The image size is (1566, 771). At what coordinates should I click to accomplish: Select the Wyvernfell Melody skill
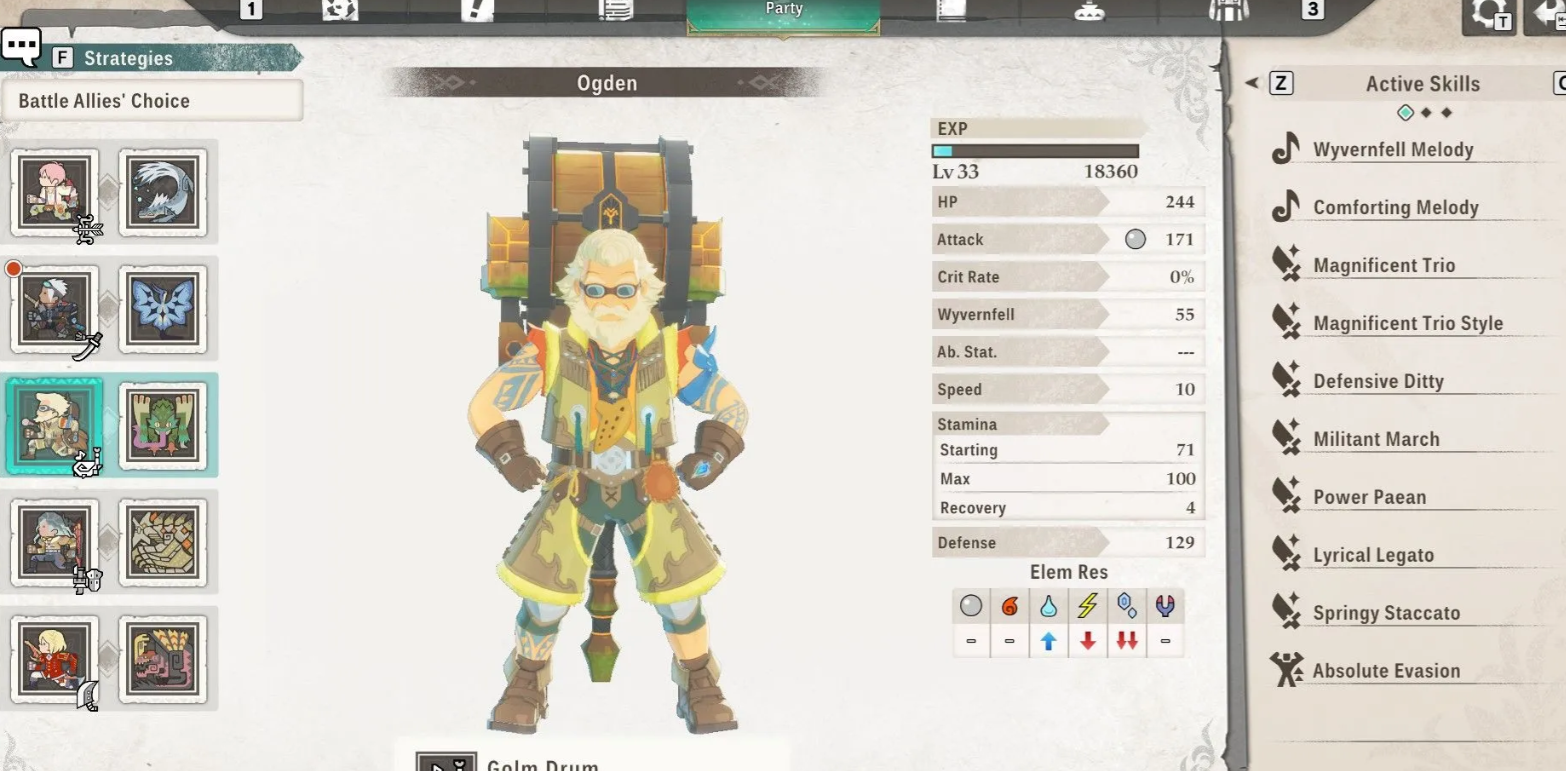point(1392,150)
